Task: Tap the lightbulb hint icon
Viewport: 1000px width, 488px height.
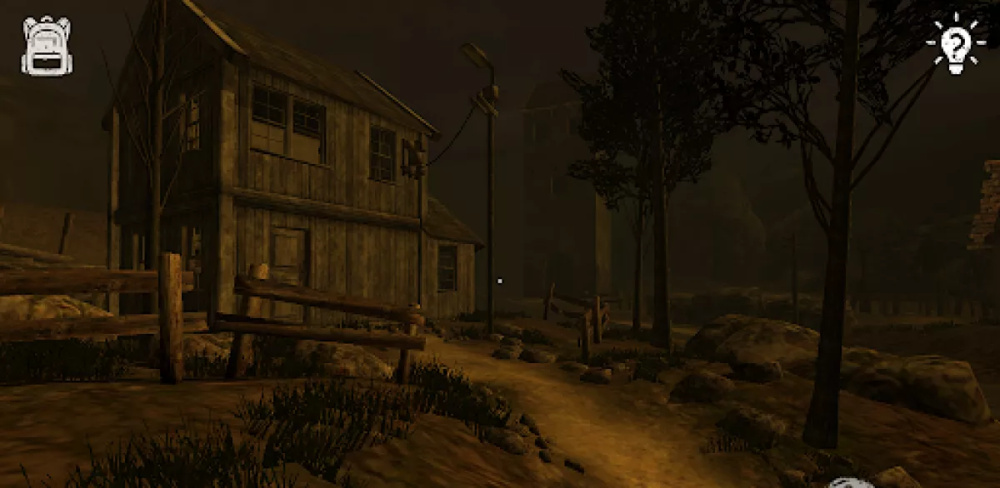Action: tap(955, 44)
